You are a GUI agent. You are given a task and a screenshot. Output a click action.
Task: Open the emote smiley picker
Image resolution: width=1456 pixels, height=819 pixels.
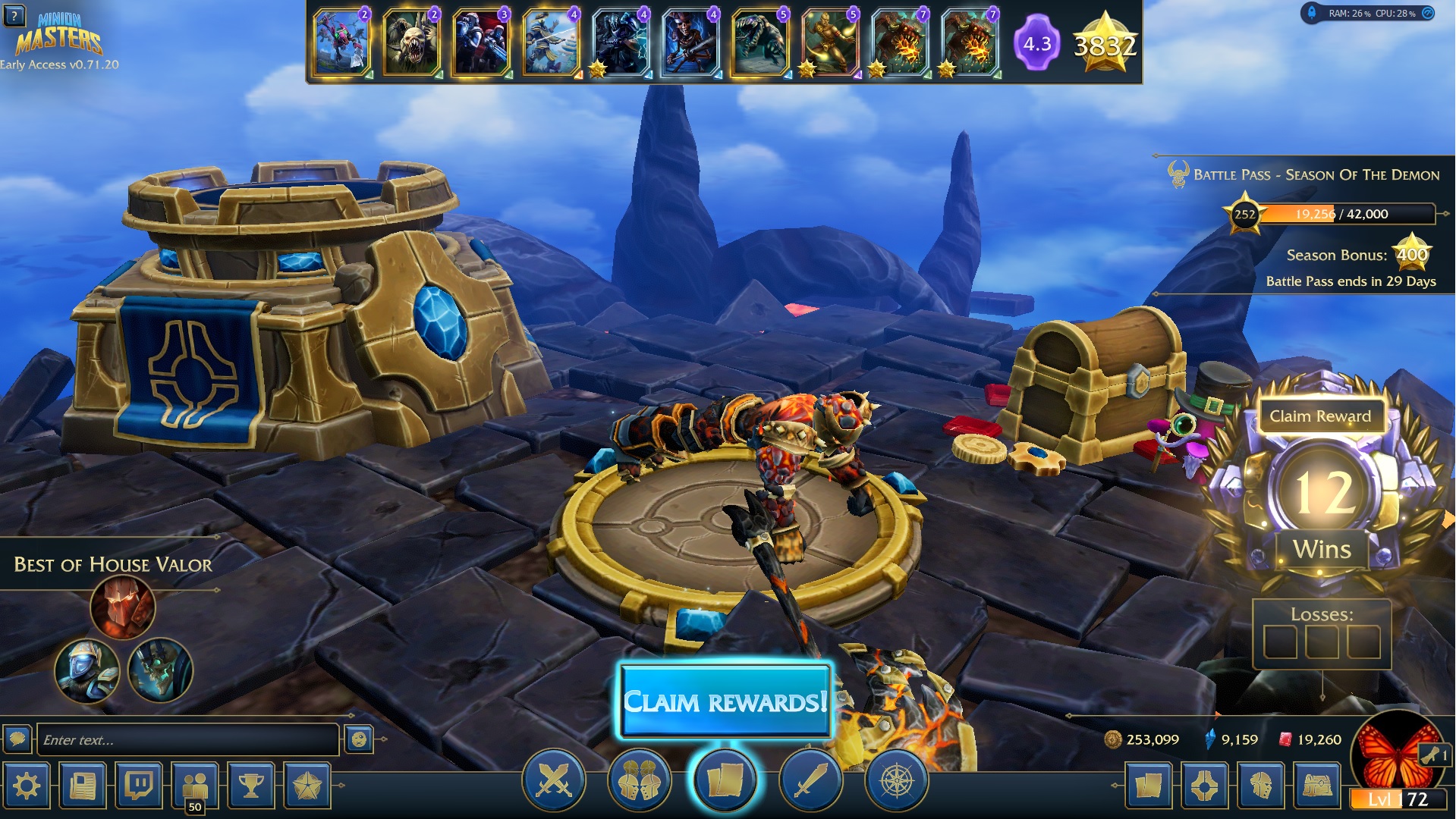point(359,739)
